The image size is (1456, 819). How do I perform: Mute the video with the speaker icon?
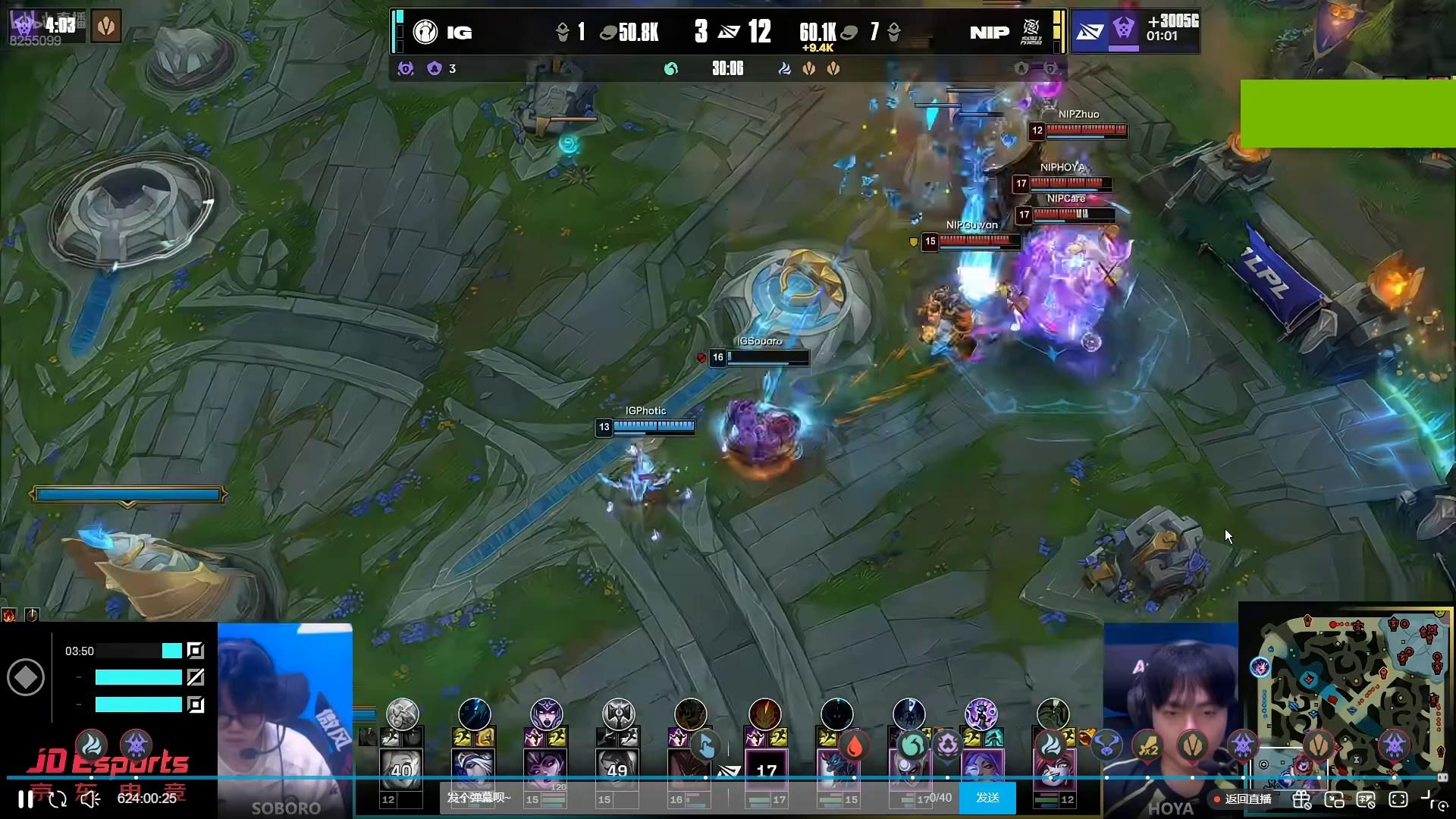tap(90, 799)
